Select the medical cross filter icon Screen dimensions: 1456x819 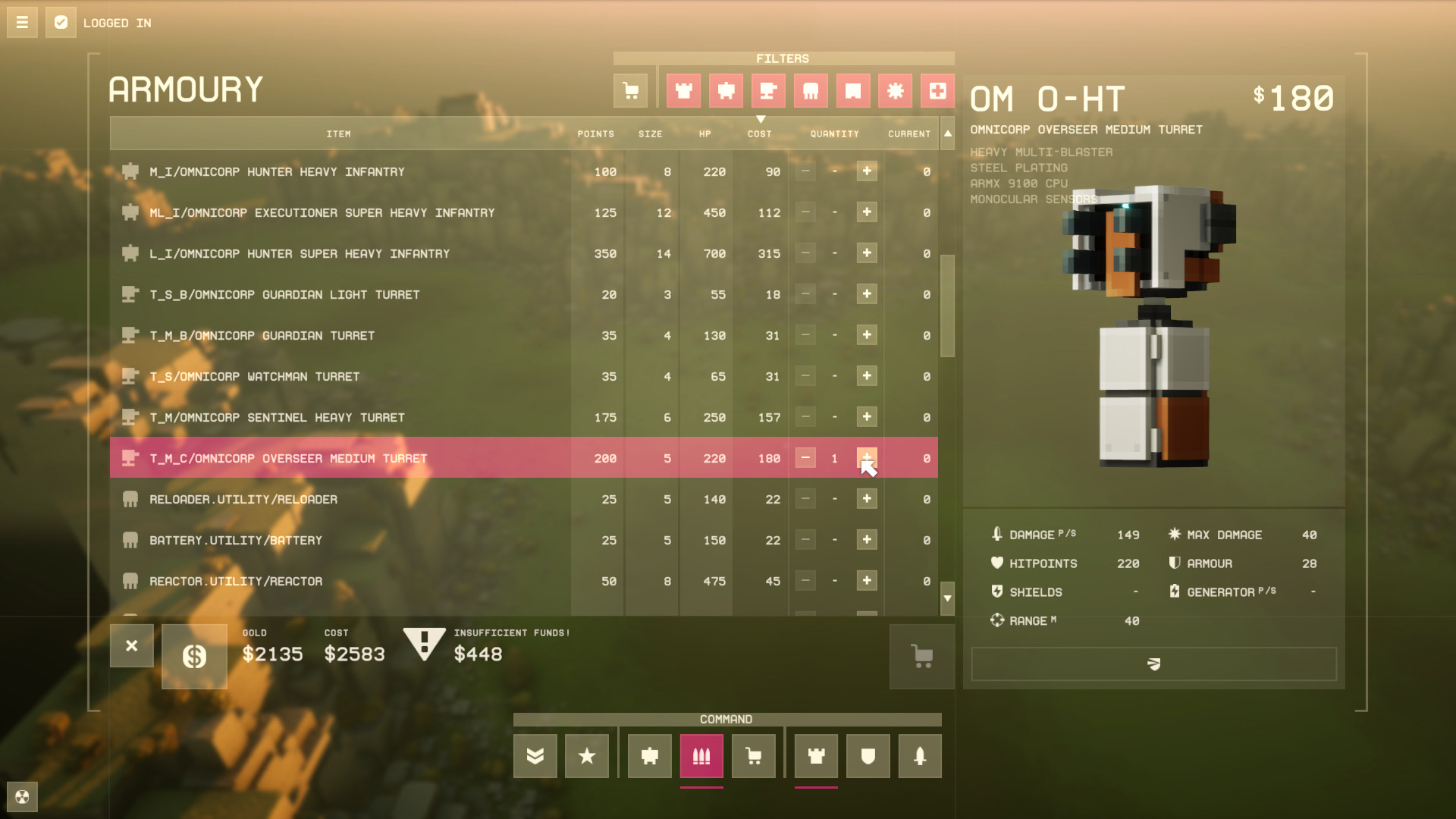tap(937, 90)
